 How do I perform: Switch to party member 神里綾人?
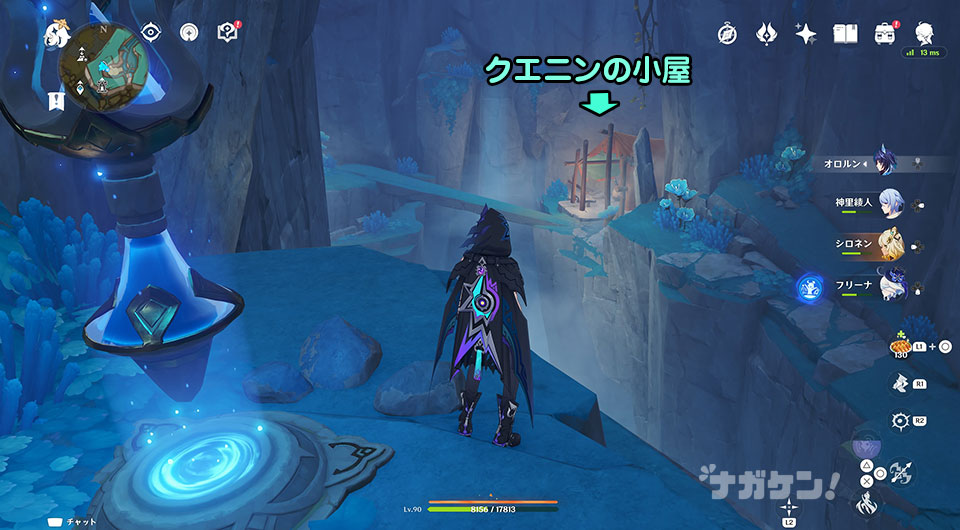(893, 204)
